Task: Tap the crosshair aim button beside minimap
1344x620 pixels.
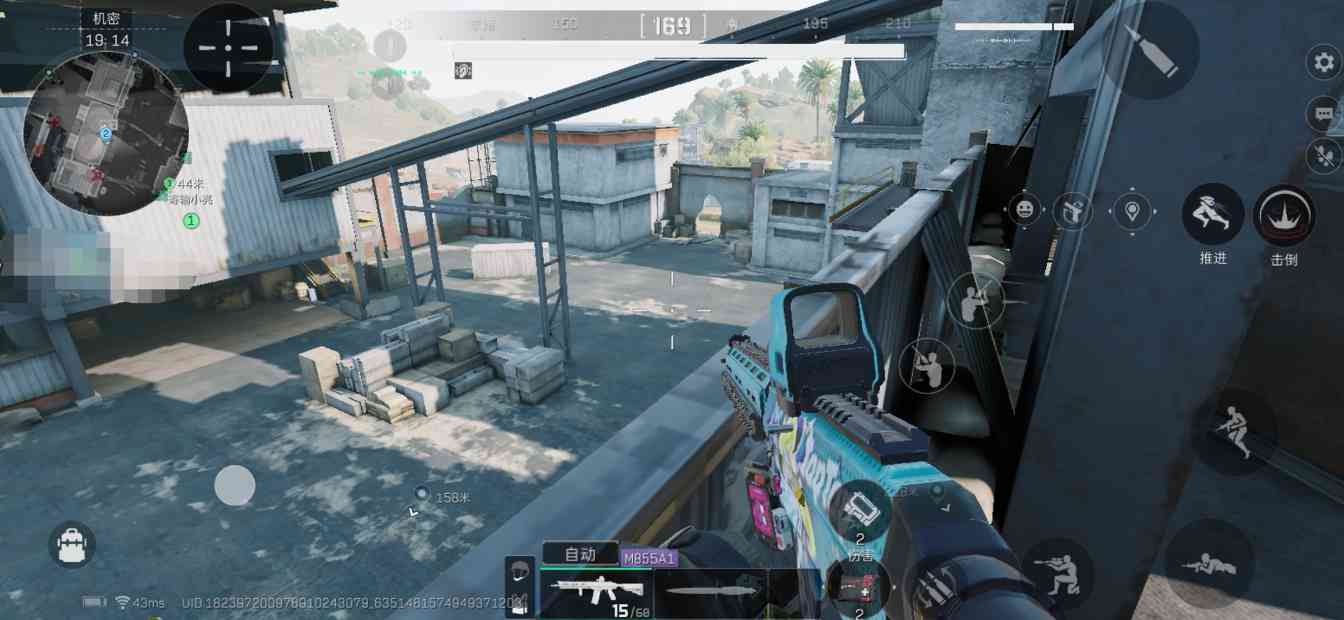Action: [228, 47]
